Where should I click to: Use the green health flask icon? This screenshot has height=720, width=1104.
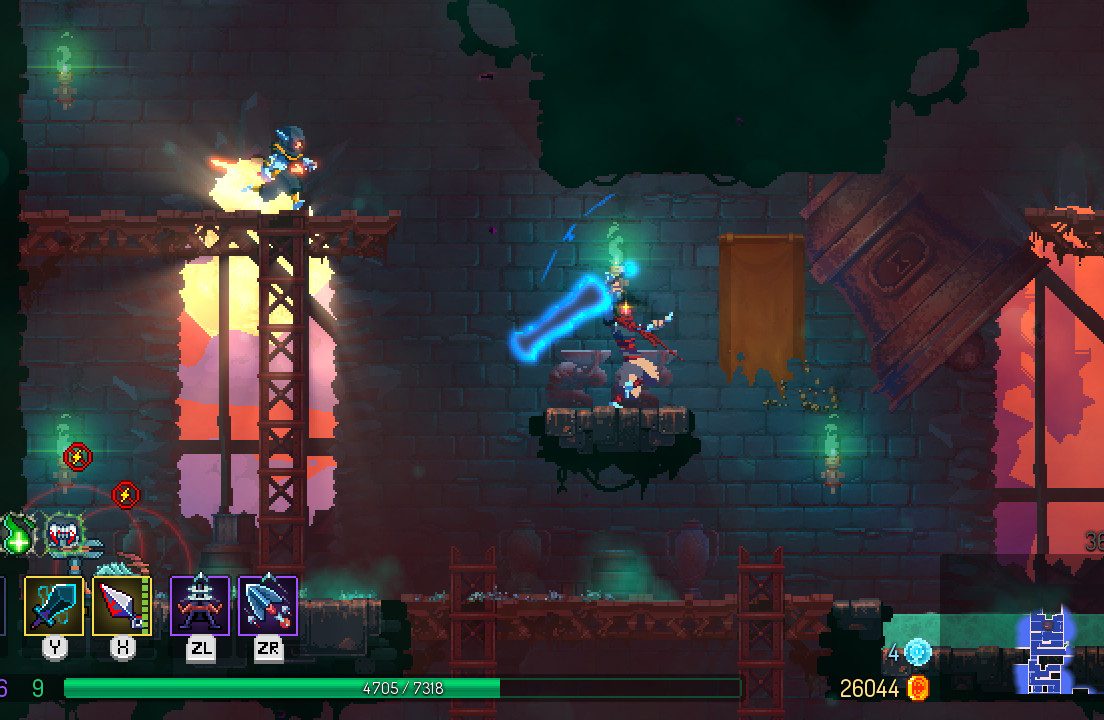tap(17, 536)
